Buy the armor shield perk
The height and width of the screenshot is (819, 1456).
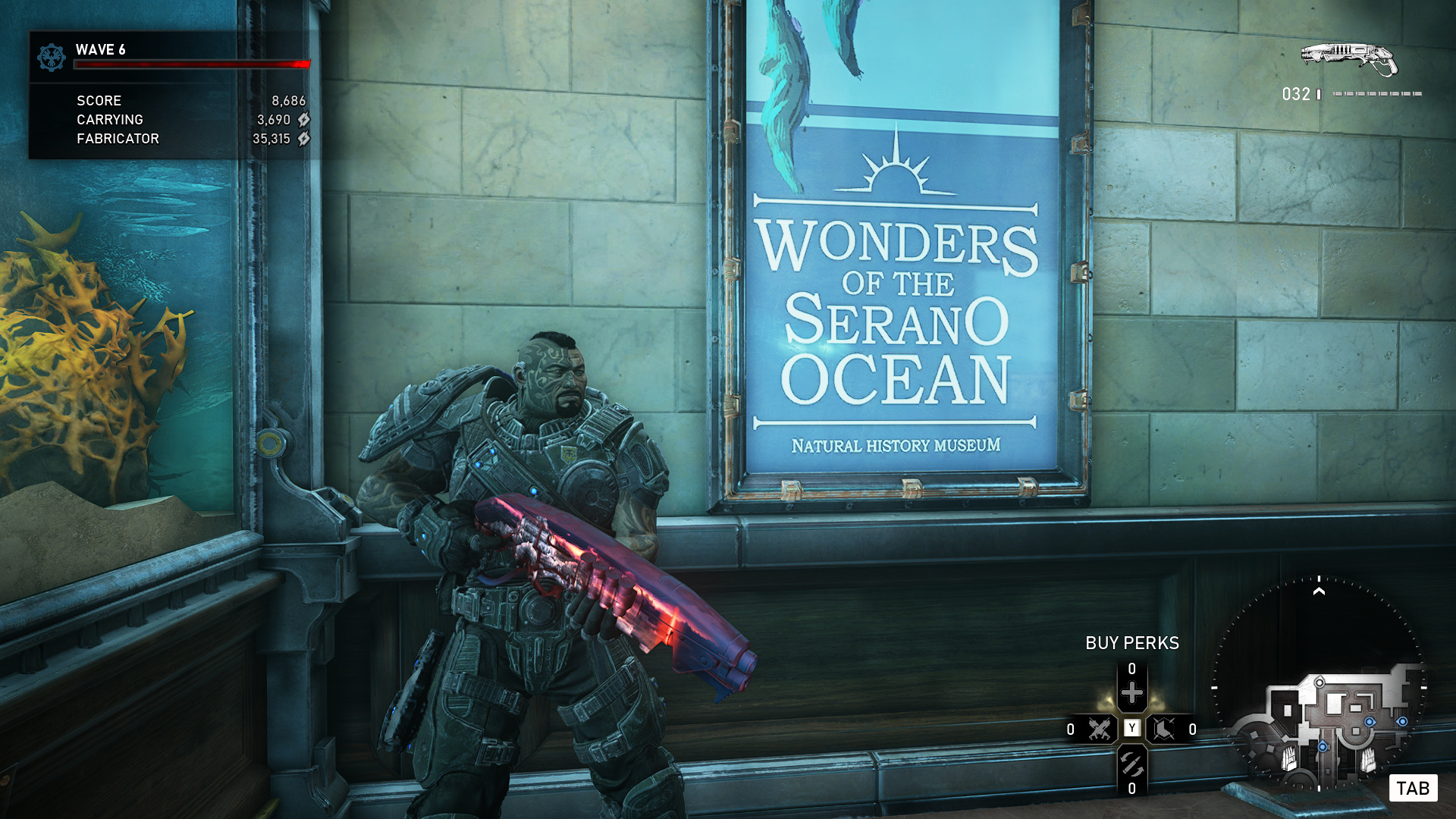click(x=1164, y=730)
